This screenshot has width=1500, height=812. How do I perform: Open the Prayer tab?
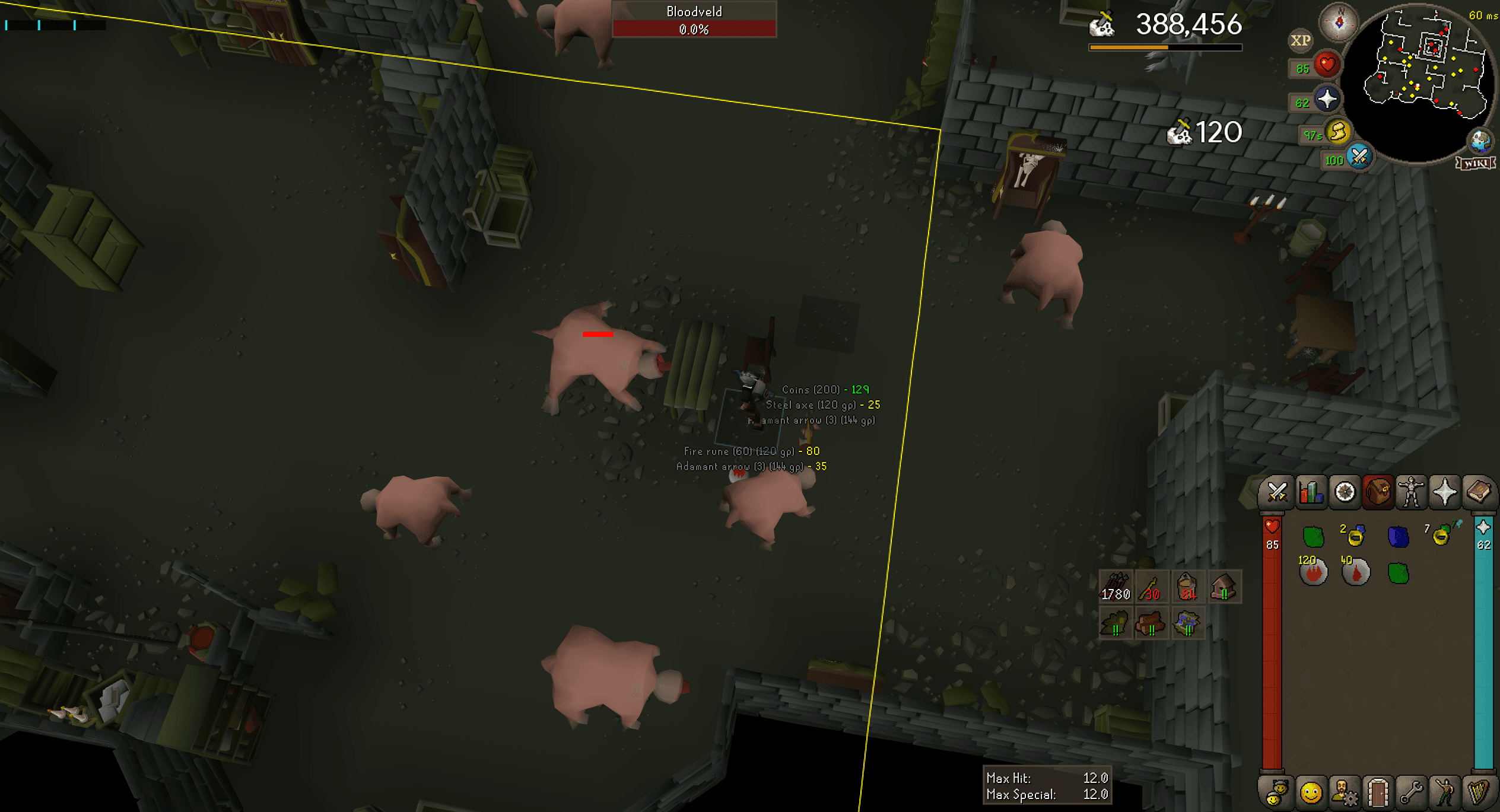[1444, 492]
